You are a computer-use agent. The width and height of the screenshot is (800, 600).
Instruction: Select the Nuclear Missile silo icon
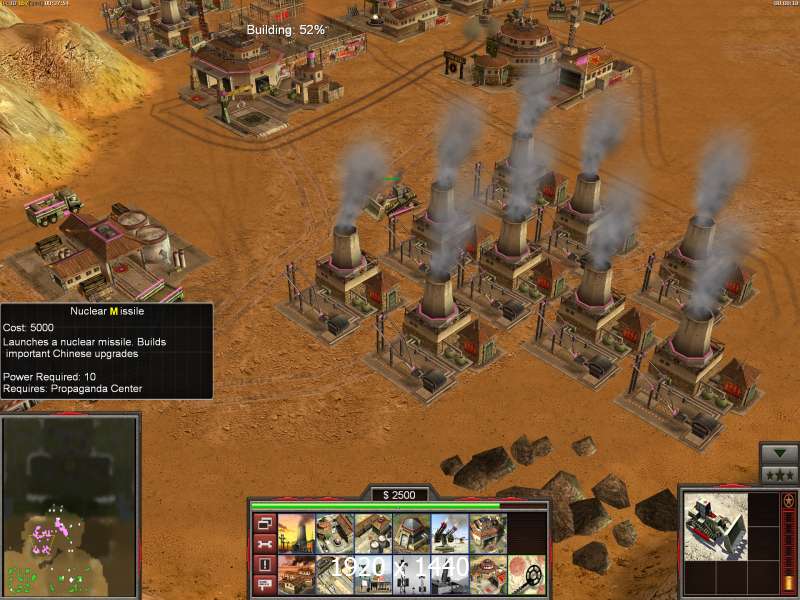(x=449, y=574)
